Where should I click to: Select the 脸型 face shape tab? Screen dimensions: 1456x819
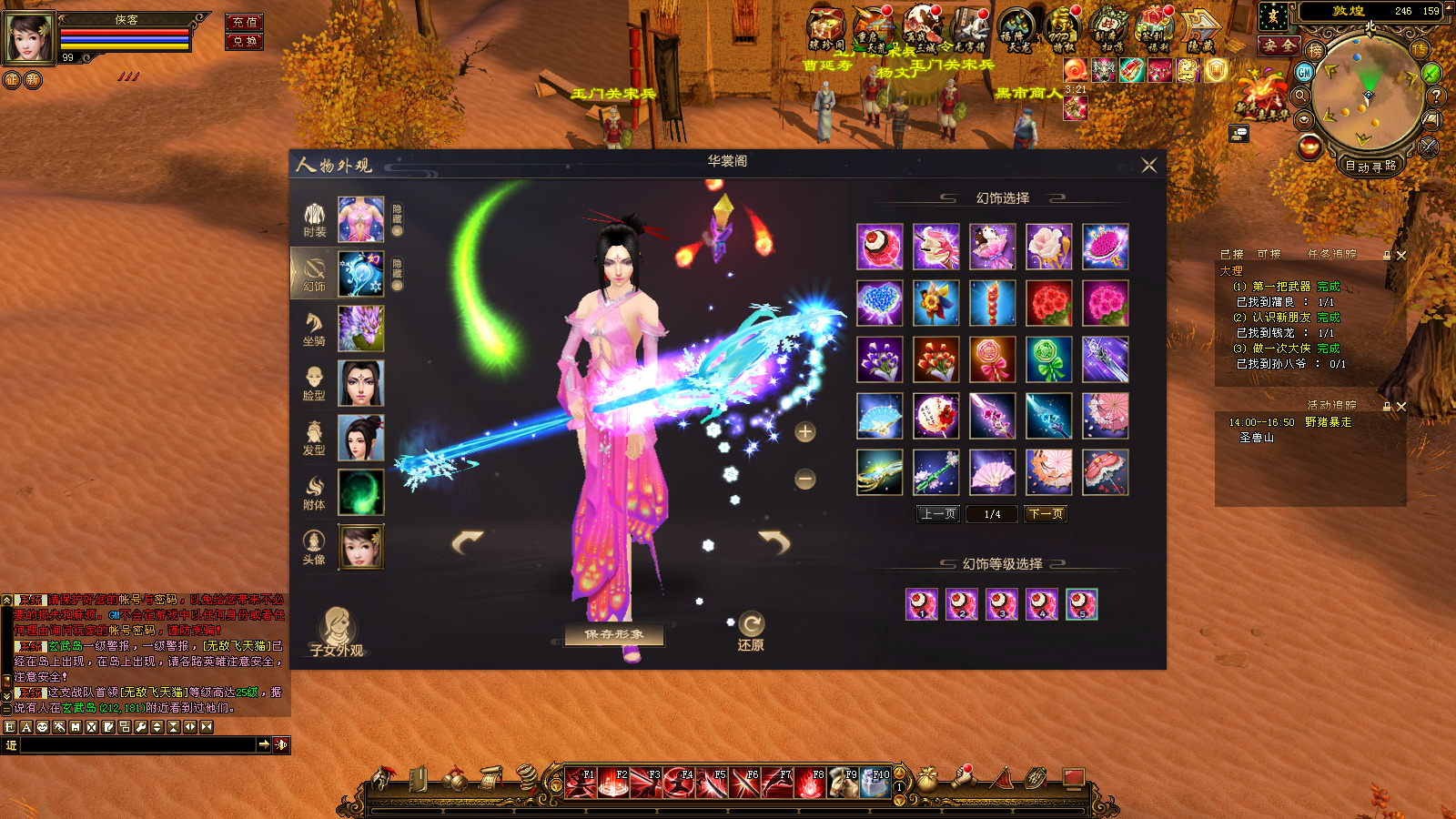pos(314,383)
